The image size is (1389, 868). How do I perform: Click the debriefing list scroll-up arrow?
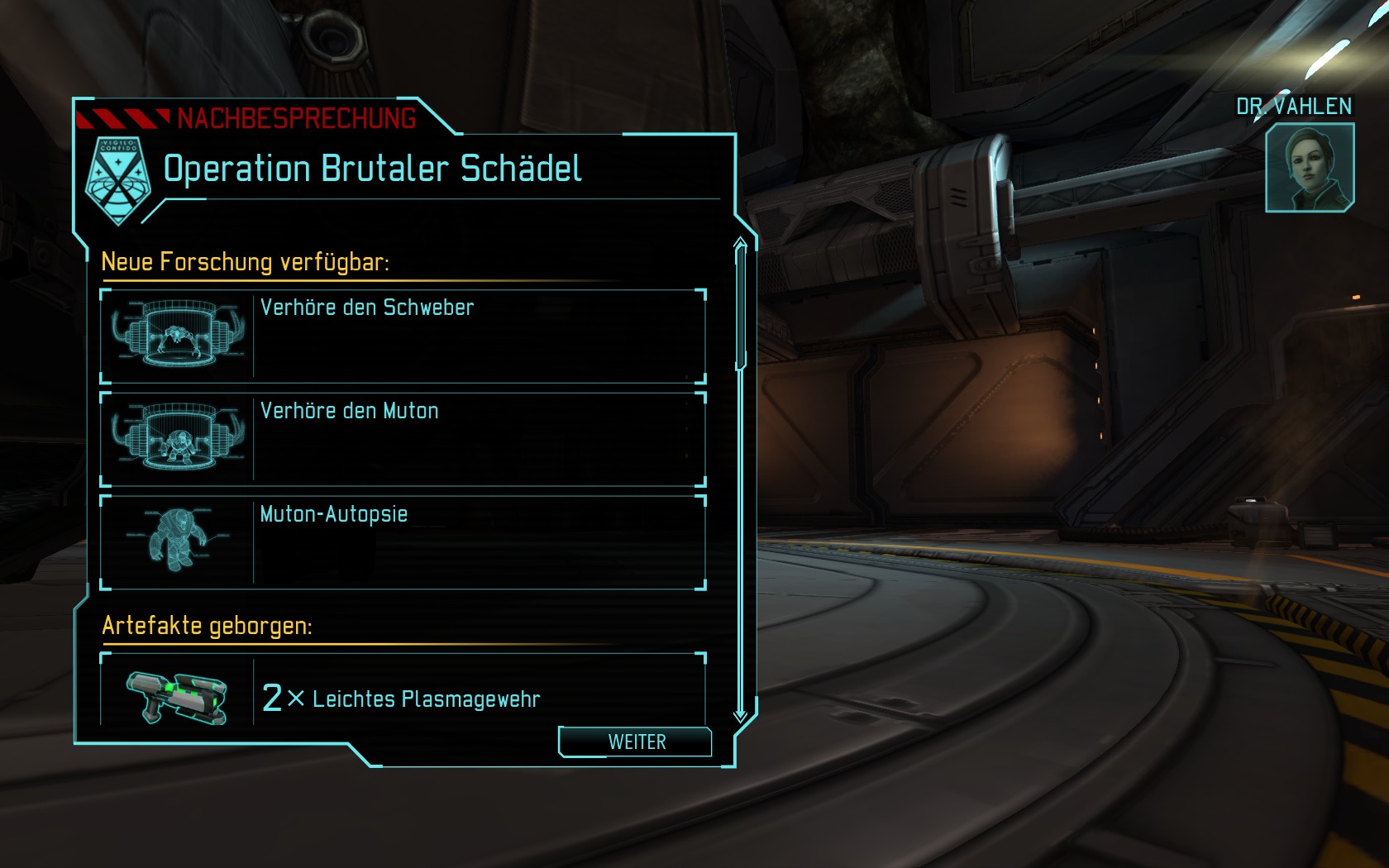pos(740,243)
